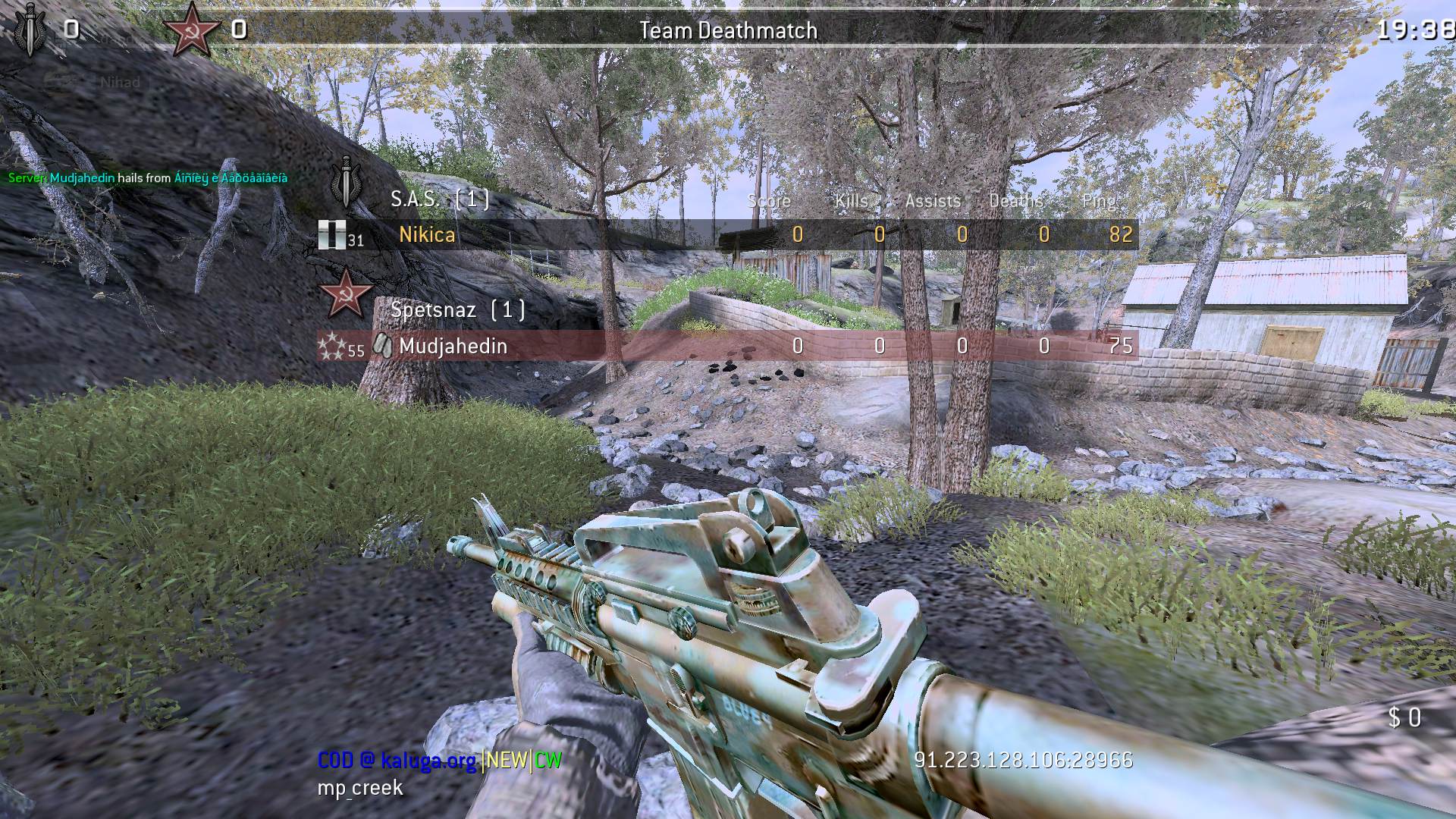Select the Score column header

coord(769,201)
